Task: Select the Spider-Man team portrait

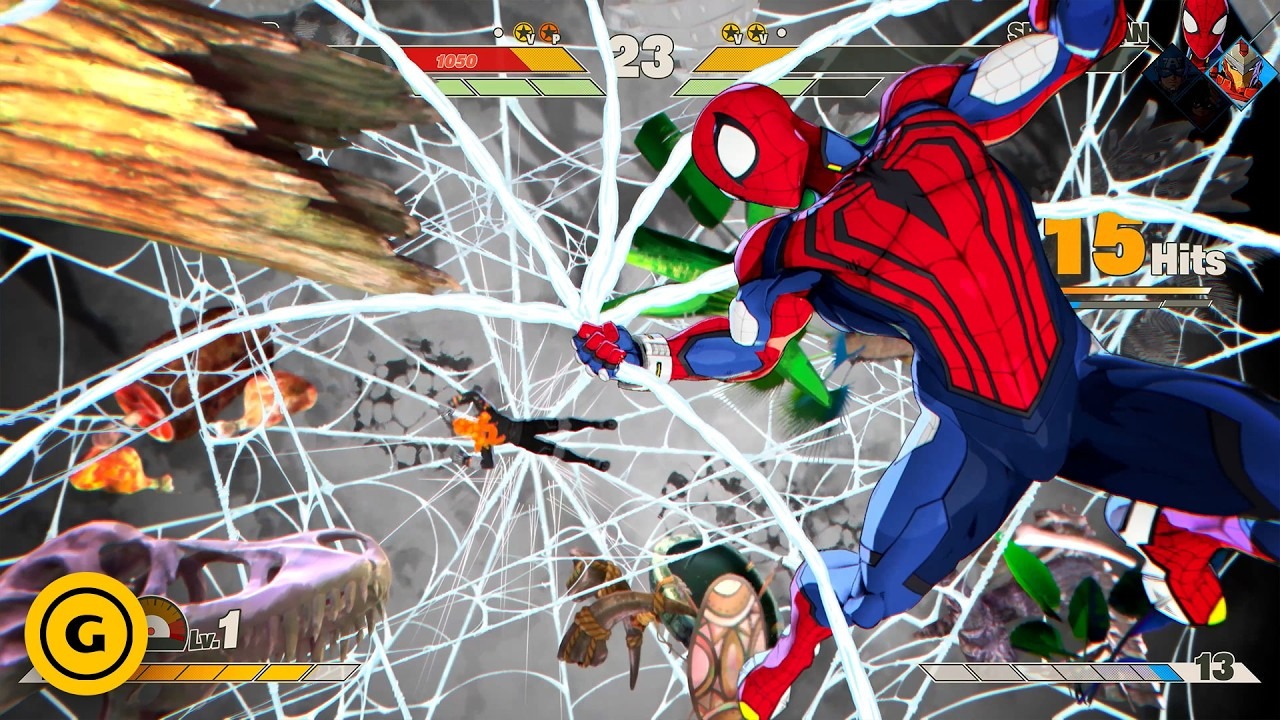Action: tap(1204, 28)
